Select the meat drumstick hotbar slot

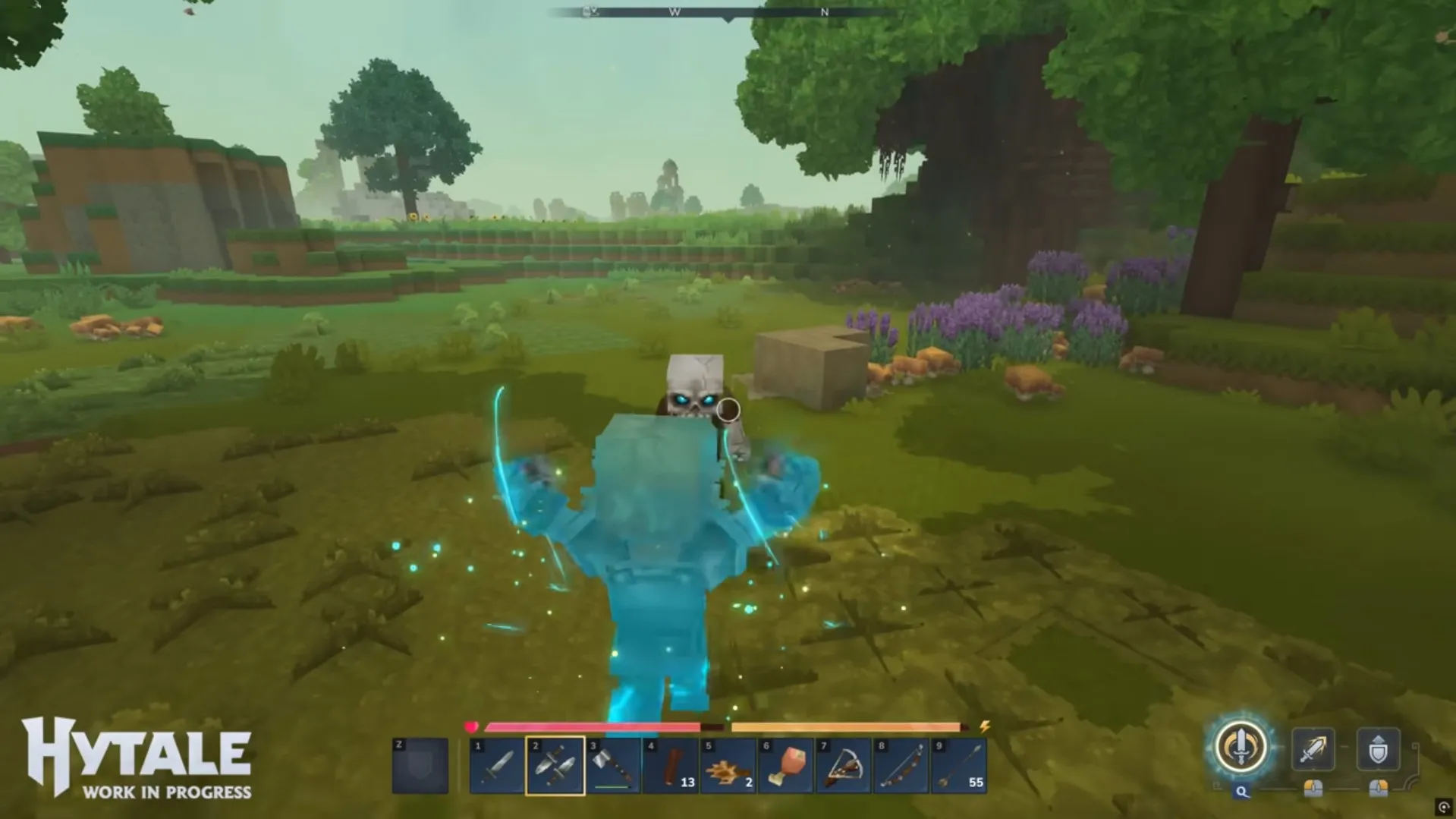pos(786,766)
